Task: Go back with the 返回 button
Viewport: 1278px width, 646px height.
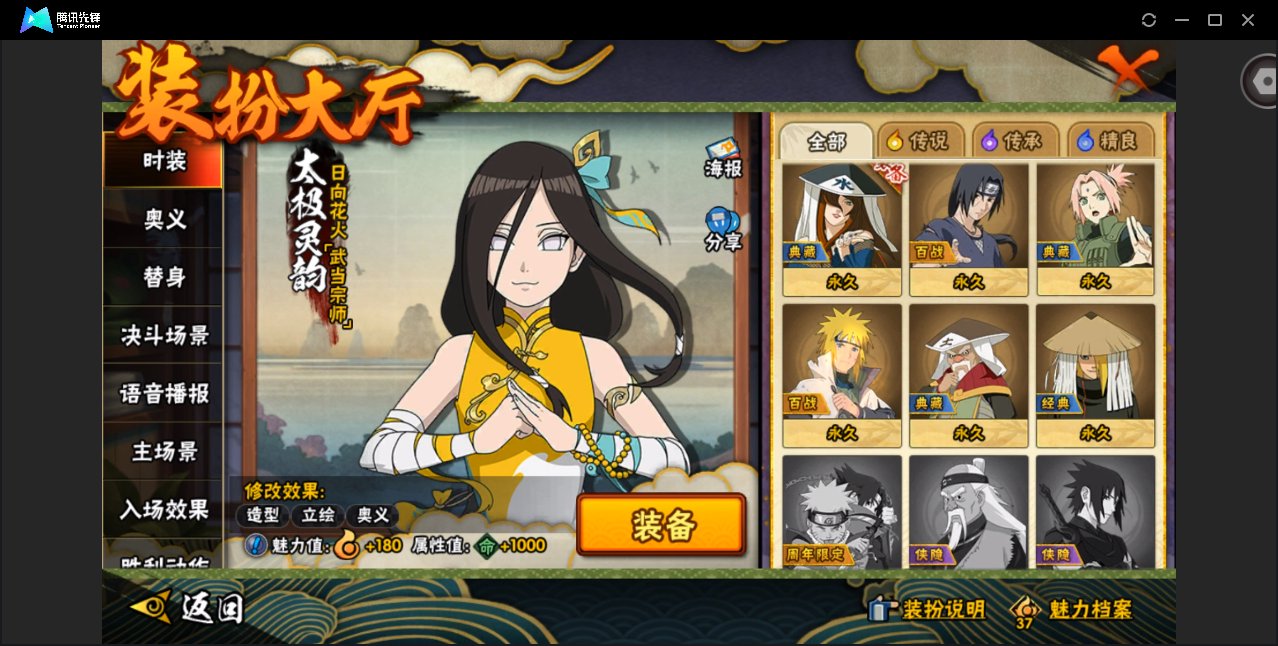Action: pos(188,606)
